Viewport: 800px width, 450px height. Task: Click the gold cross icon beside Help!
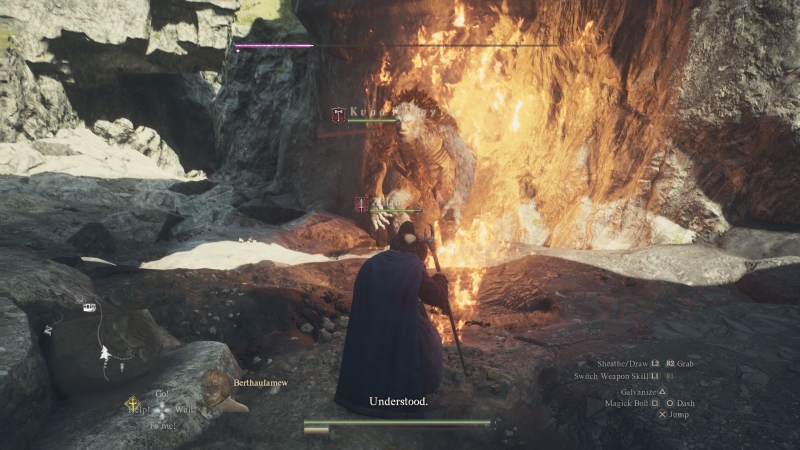[131, 405]
